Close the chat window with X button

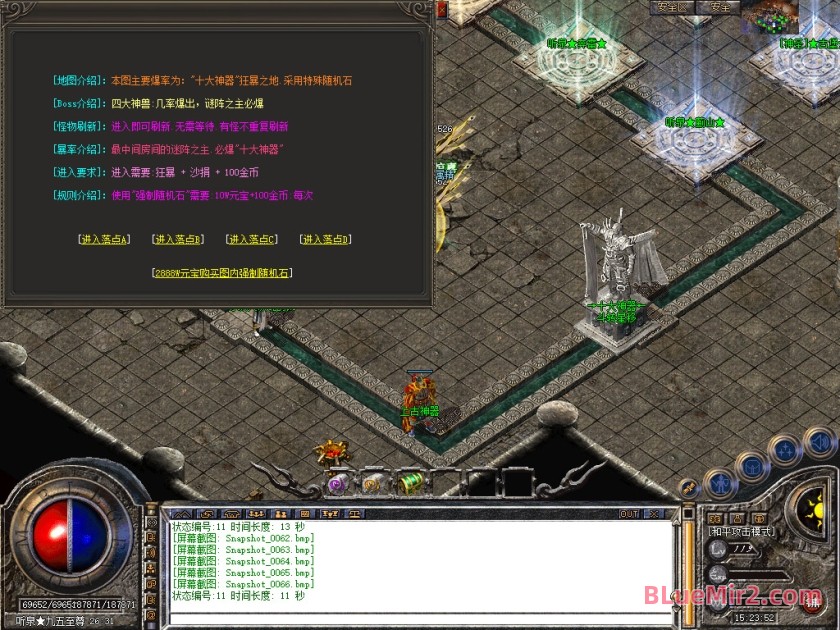(x=655, y=514)
